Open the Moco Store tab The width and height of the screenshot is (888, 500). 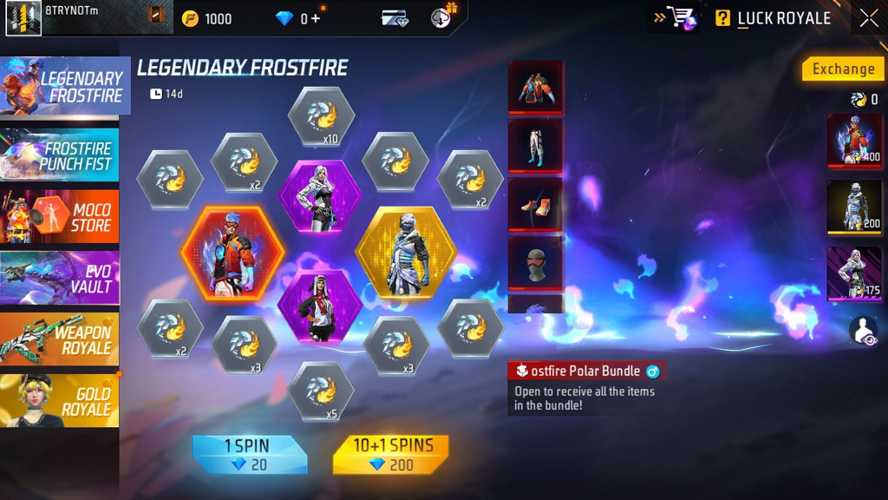click(60, 216)
